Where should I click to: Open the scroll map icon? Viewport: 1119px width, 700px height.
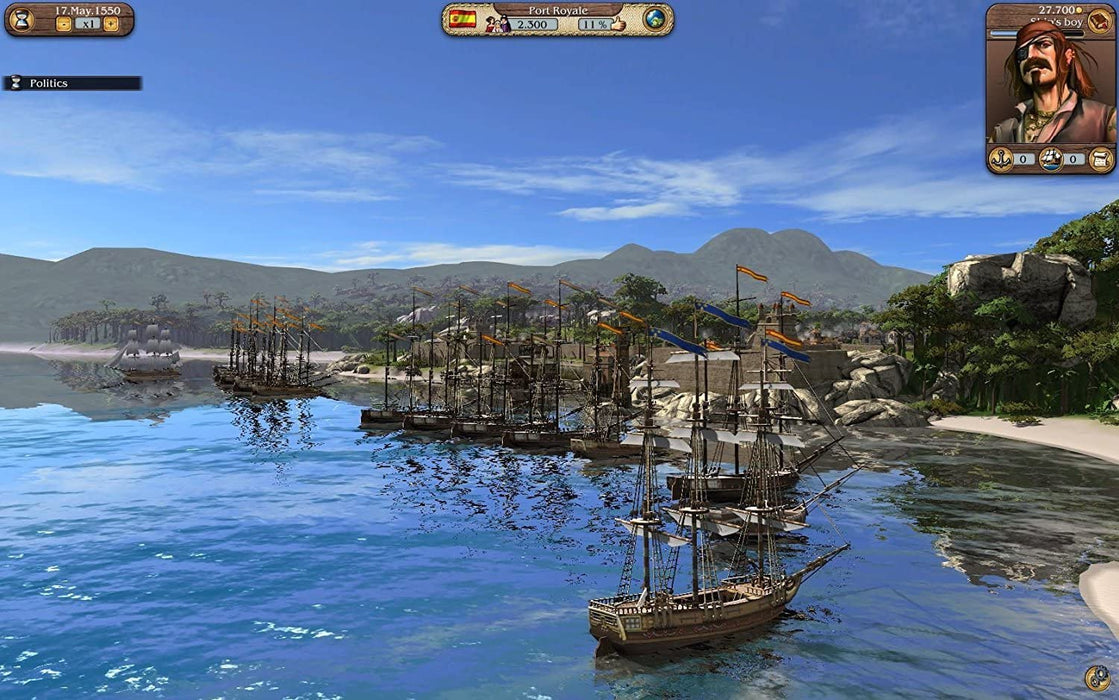click(1101, 158)
